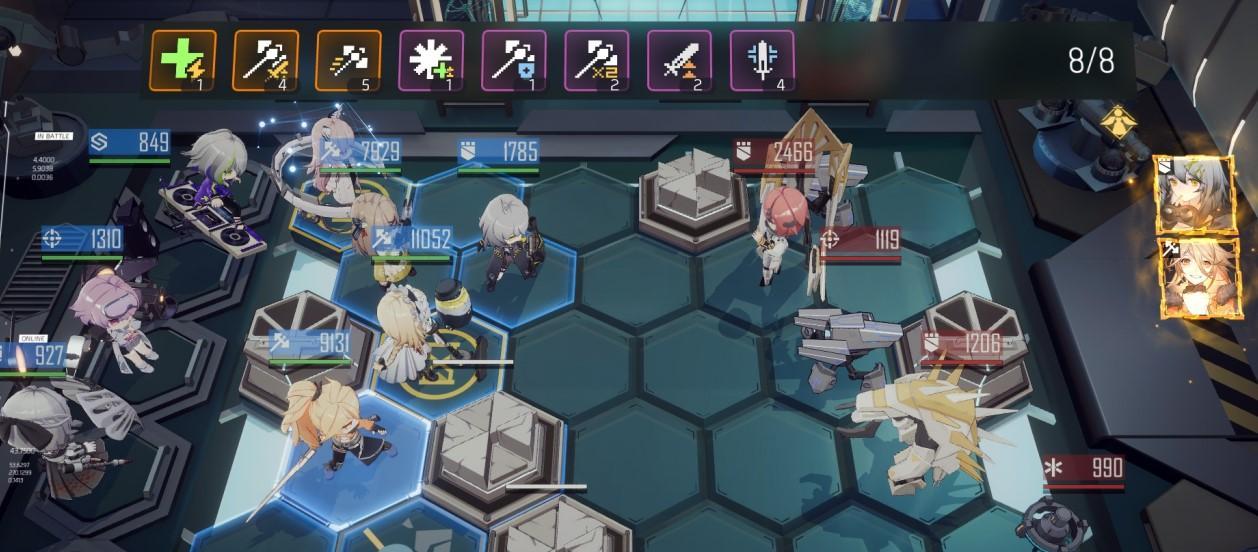Trigger the smiling blonde character skill portrait
Screen dimensions: 1258x552
coord(1188,277)
